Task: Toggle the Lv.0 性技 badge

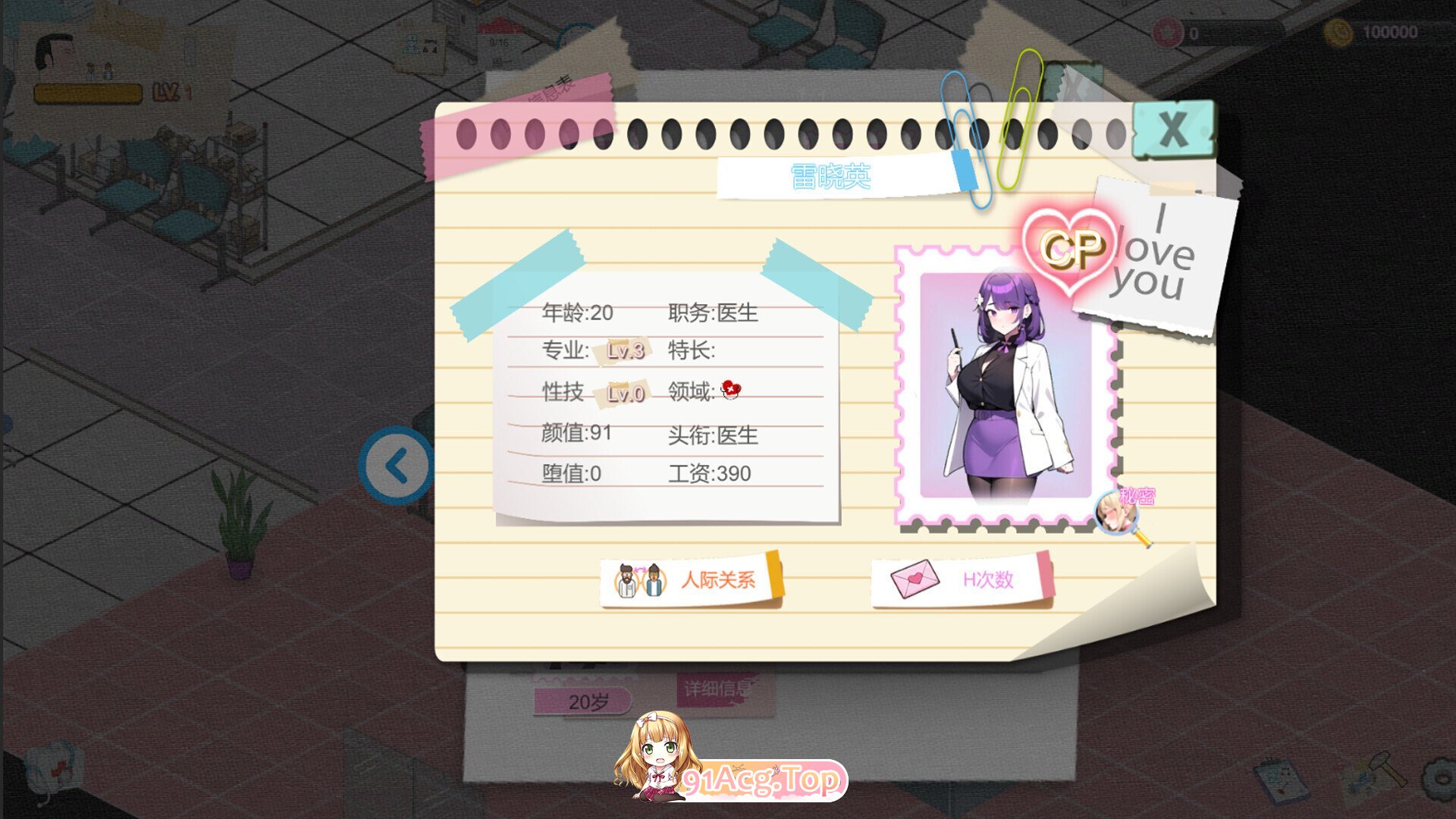Action: click(625, 392)
